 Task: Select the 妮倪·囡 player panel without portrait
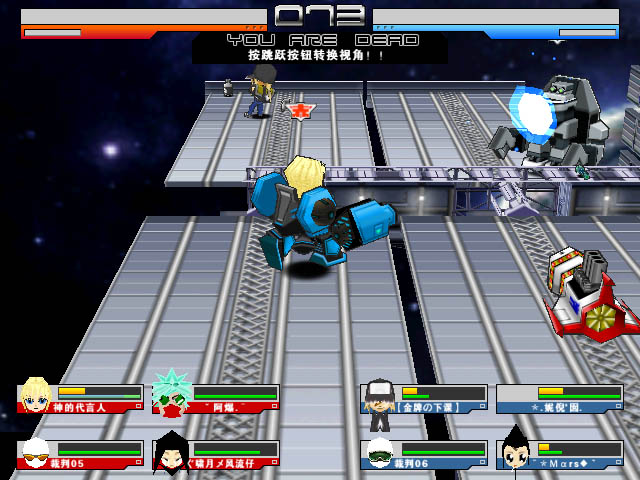pyautogui.click(x=559, y=399)
